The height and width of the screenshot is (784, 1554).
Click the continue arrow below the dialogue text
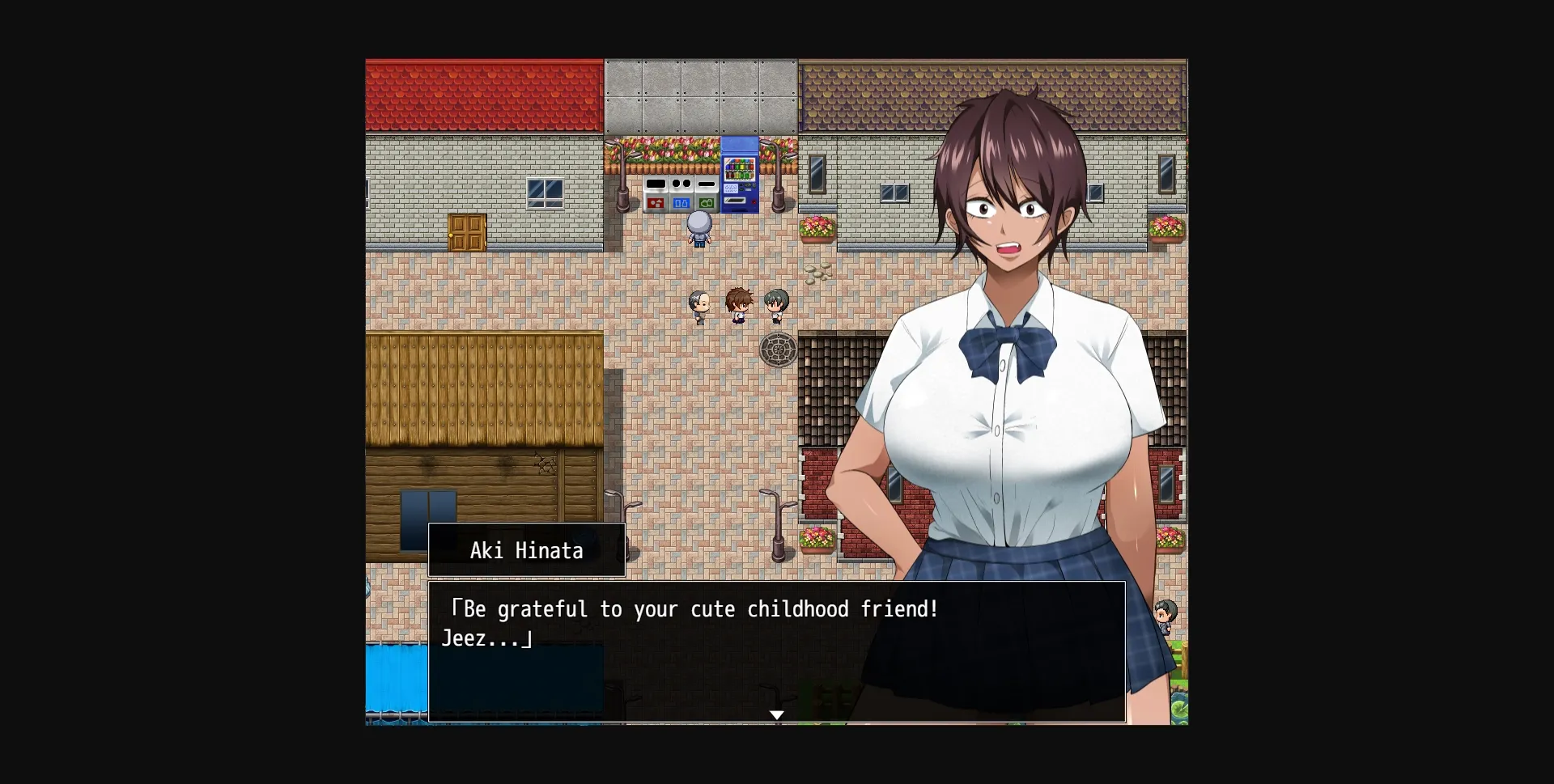(777, 715)
